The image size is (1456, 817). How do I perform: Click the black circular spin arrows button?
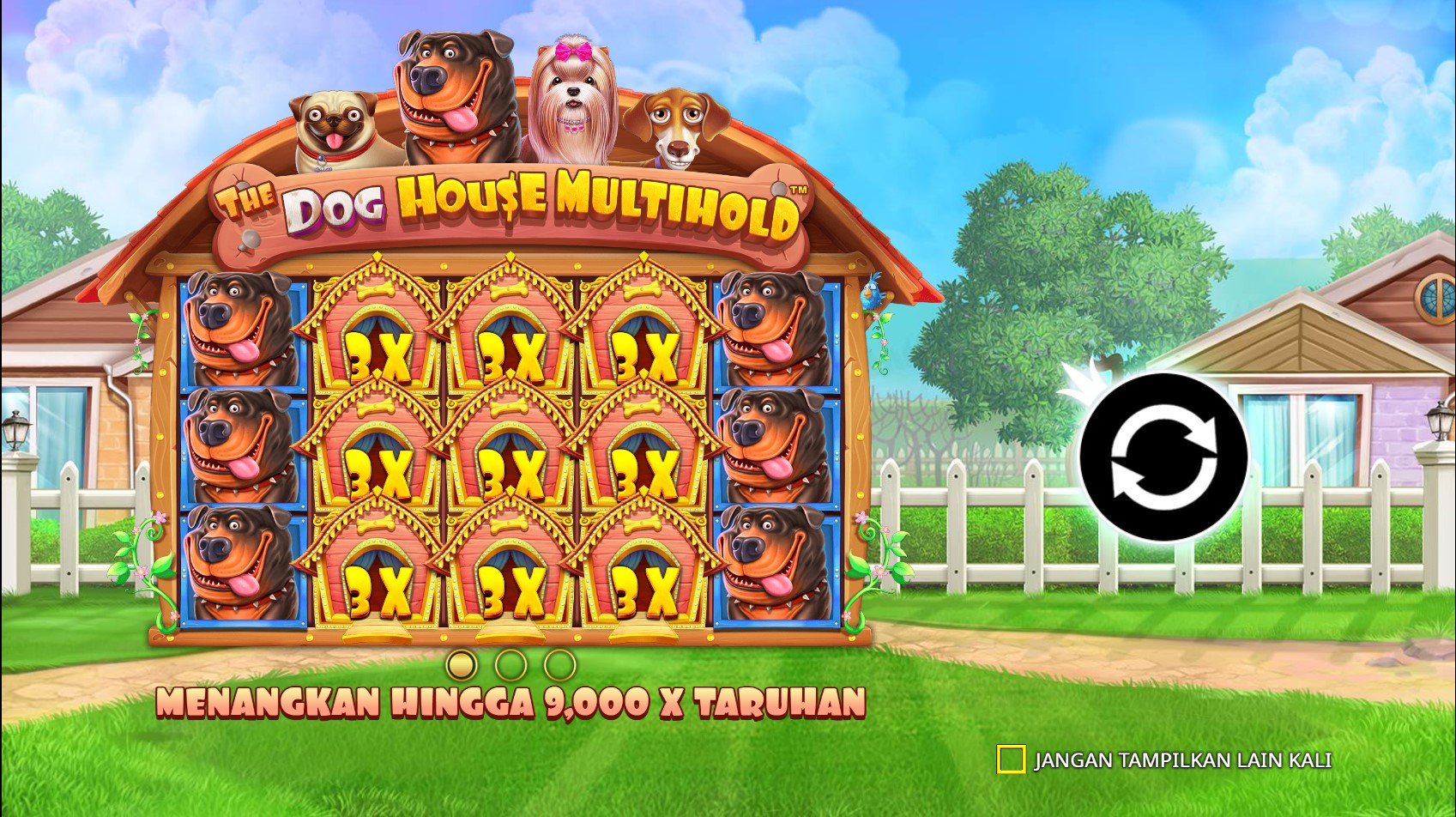[1163, 457]
